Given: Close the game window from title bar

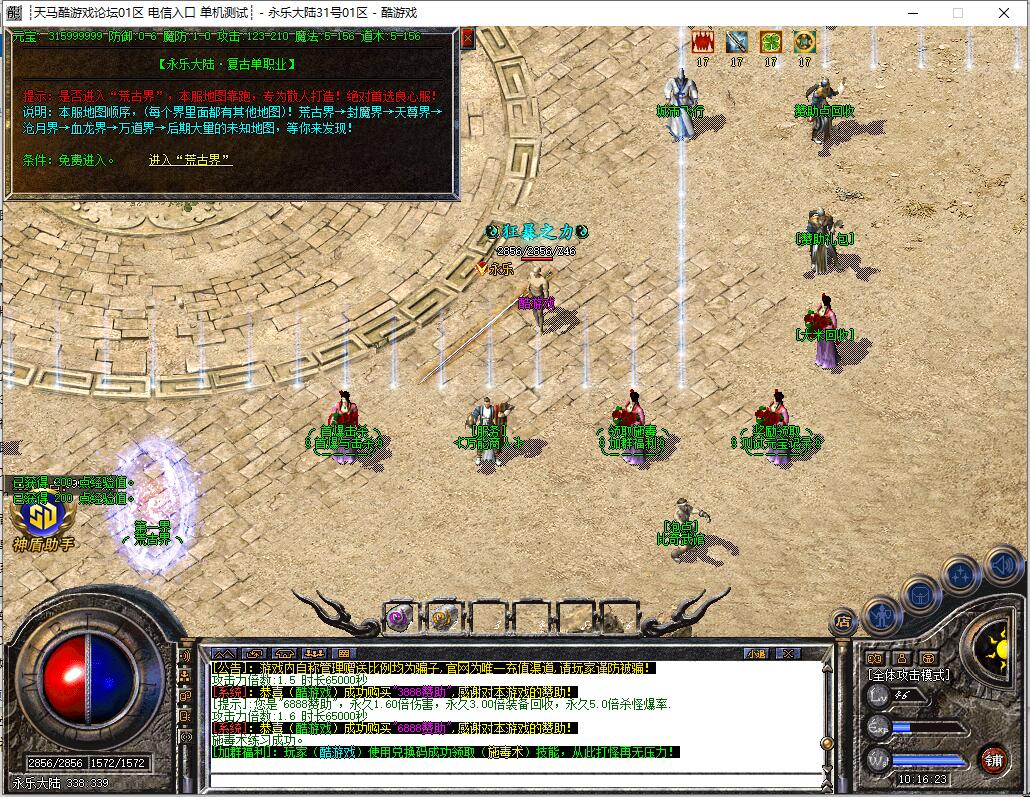Looking at the screenshot, I should [x=1004, y=13].
